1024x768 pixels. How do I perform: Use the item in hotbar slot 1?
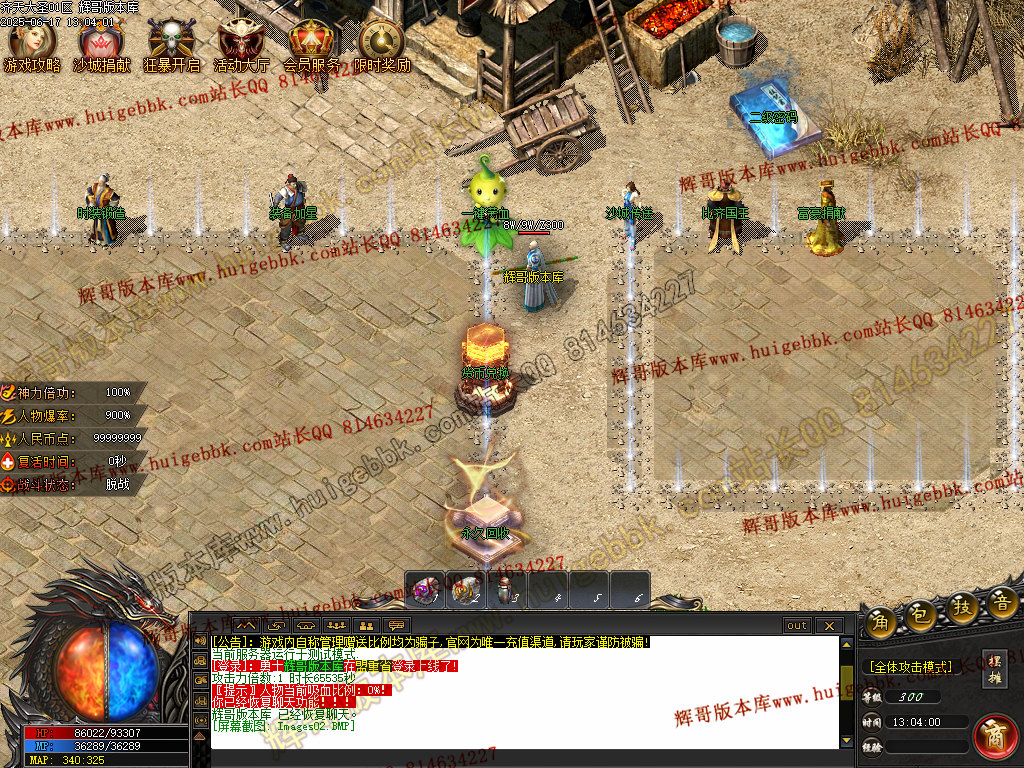425,590
